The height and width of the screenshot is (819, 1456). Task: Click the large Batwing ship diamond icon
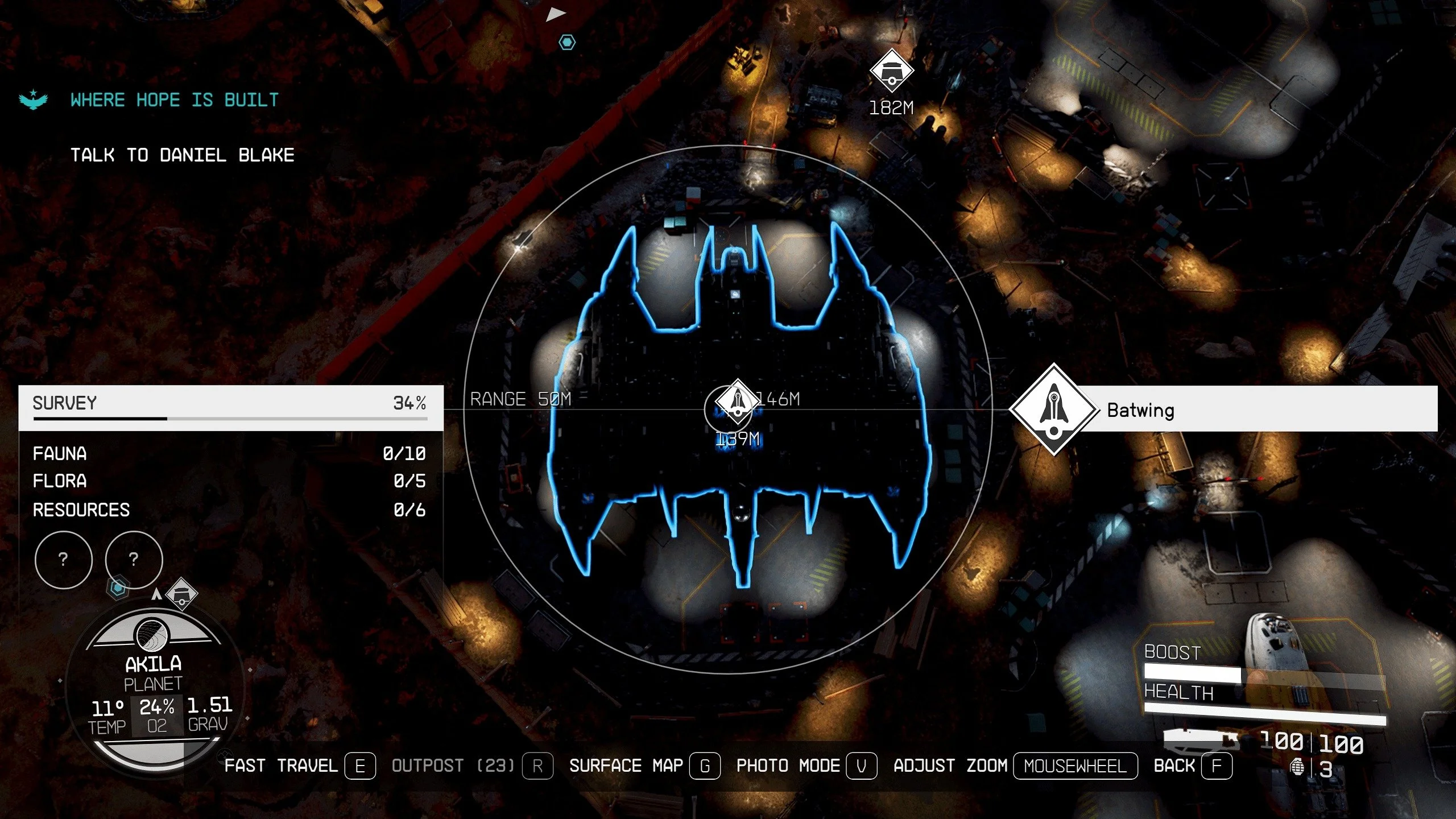coord(1053,409)
